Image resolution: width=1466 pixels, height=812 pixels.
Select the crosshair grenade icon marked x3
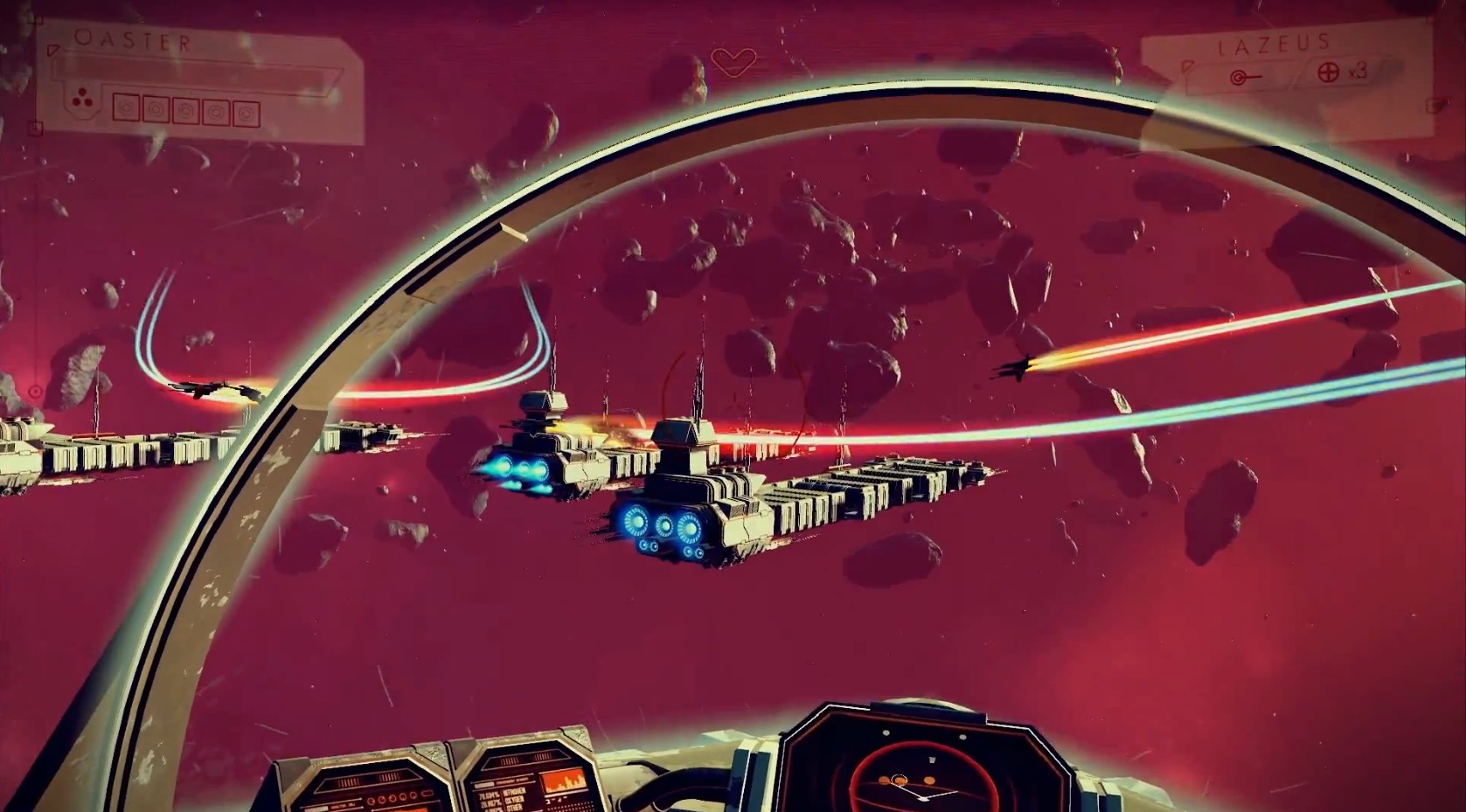click(x=1329, y=73)
